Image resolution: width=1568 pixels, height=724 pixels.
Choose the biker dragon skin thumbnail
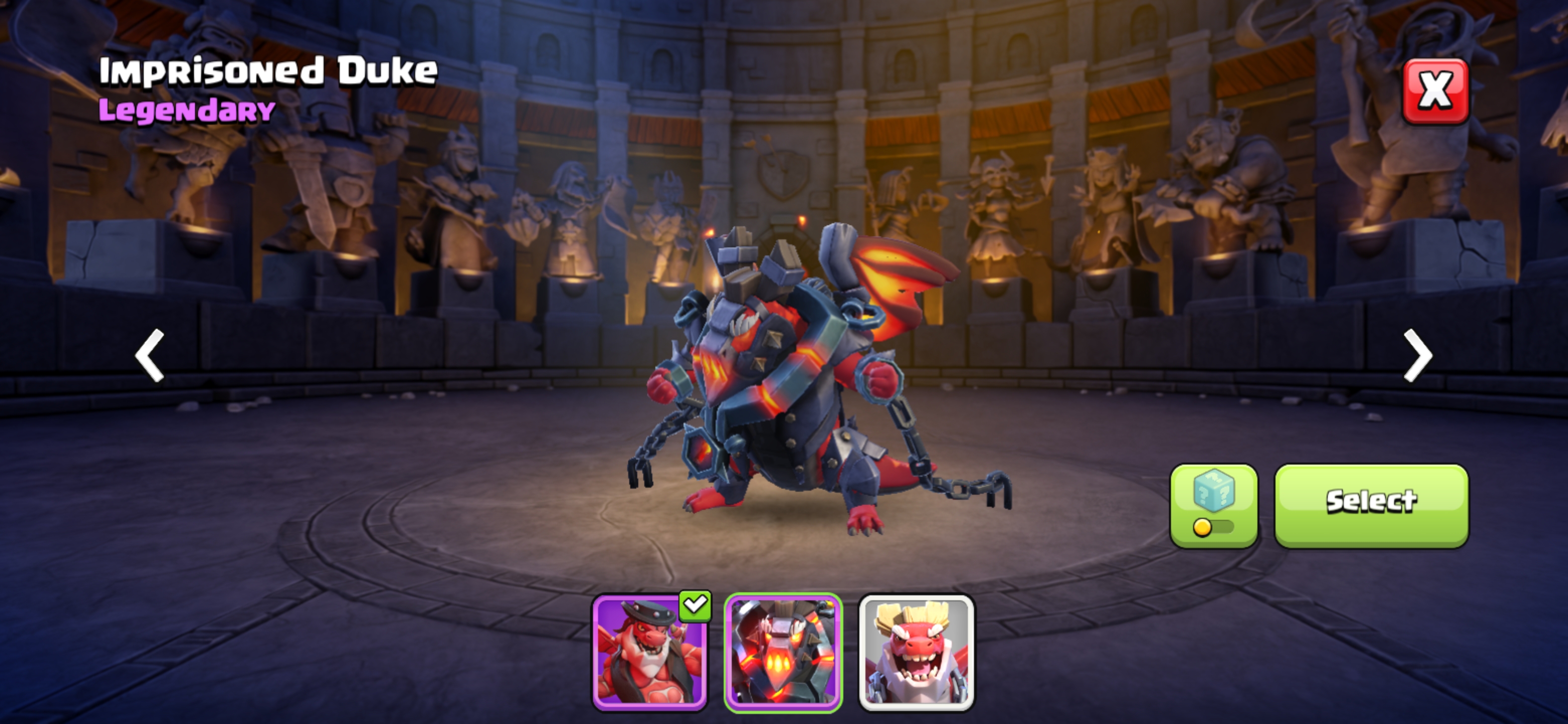649,652
